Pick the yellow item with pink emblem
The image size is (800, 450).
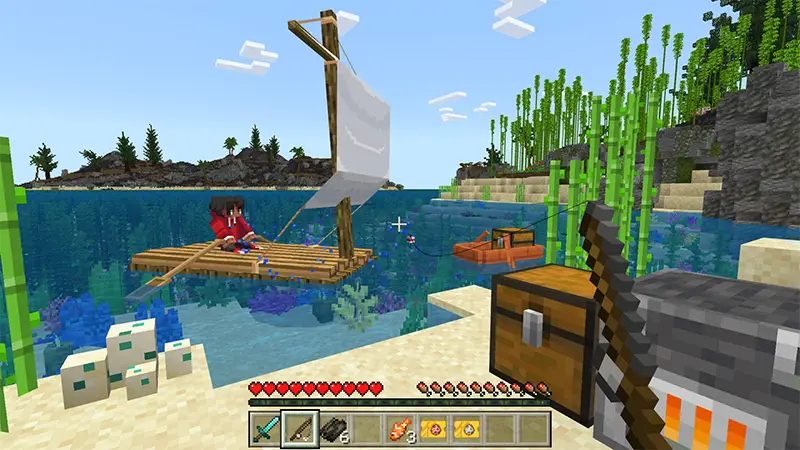(435, 430)
